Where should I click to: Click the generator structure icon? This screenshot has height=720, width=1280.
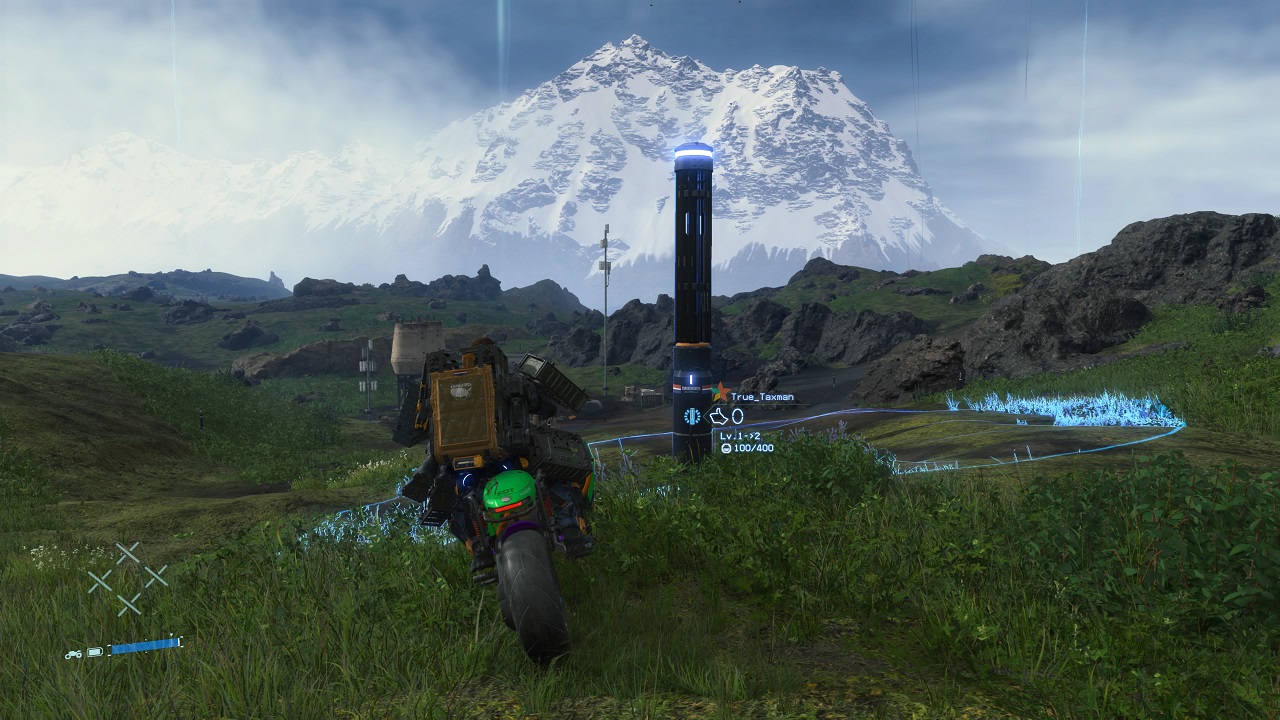coord(690,417)
